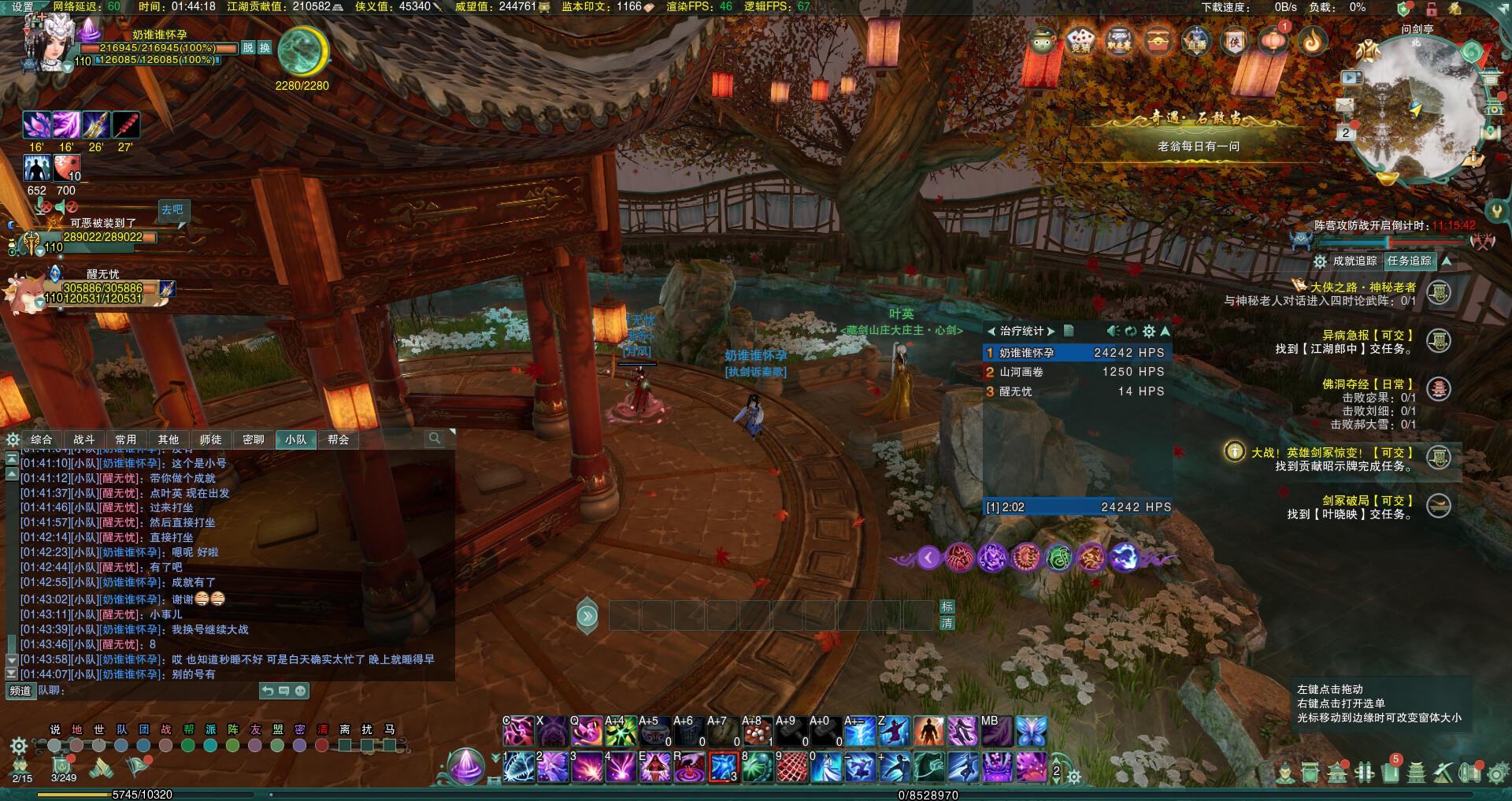This screenshot has width=1512, height=801.
Task: Open the 帮会 guild chat tab
Action: tap(339, 439)
